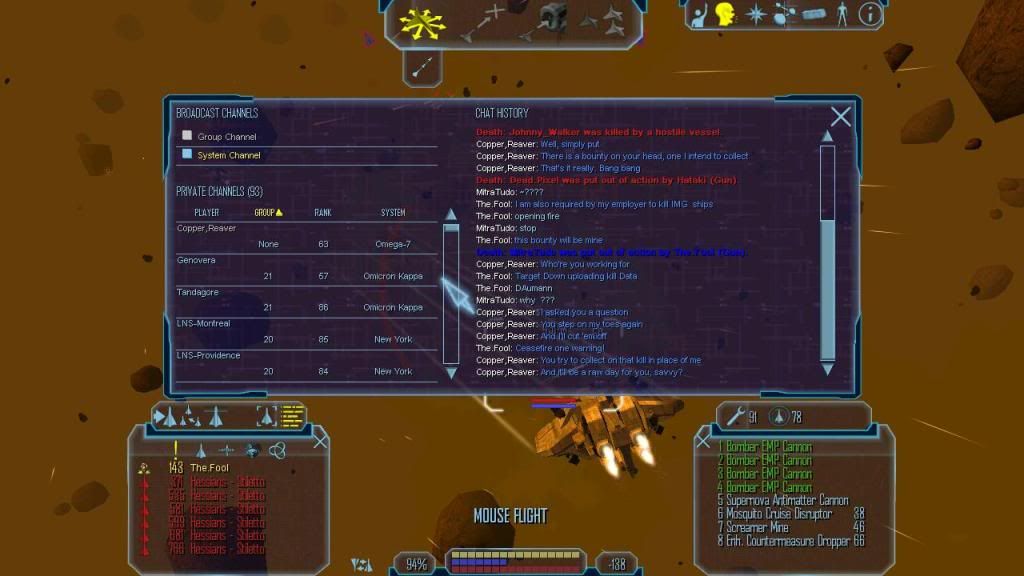Open the yellow head chat icon
Viewport: 1024px width, 576px height.
point(724,14)
